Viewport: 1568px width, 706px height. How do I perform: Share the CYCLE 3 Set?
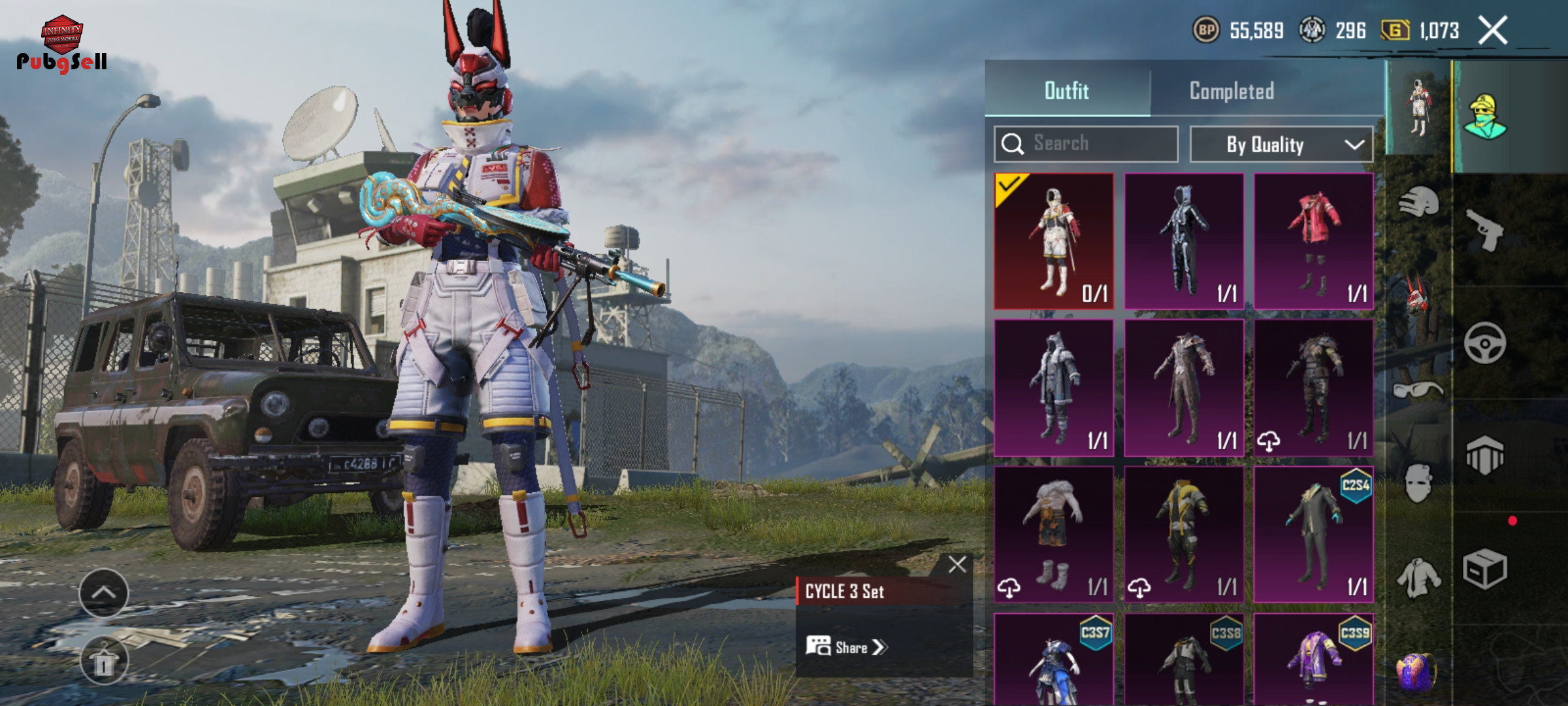847,647
